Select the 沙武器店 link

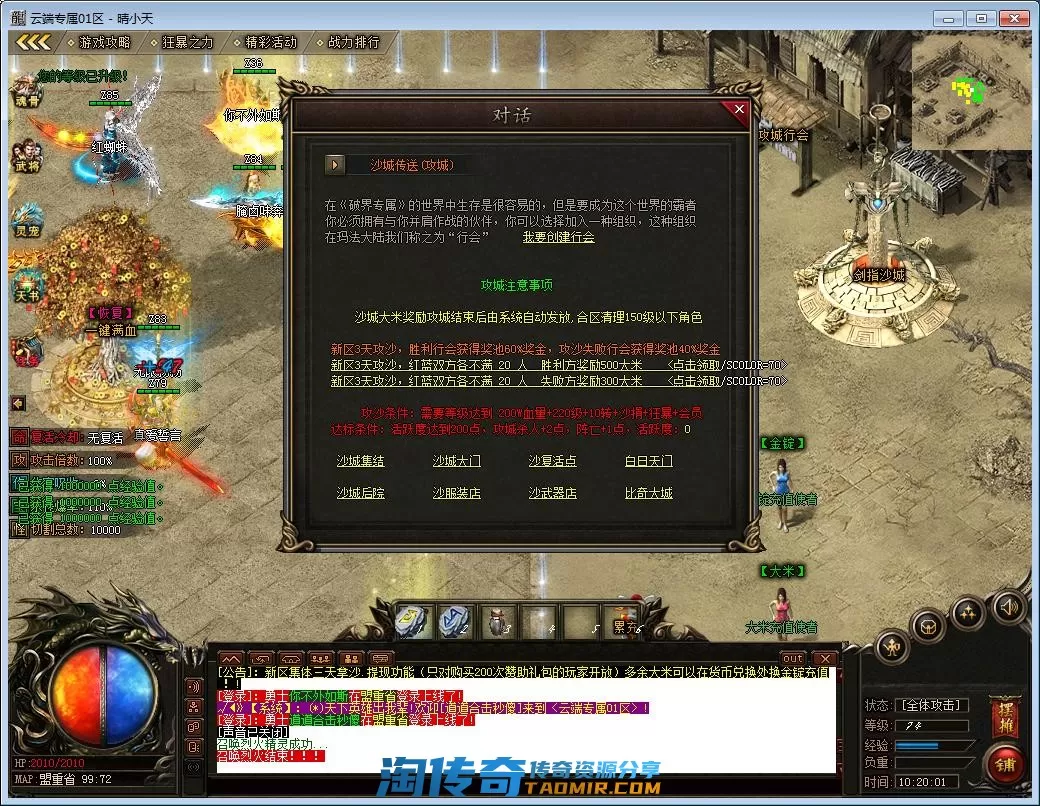552,494
